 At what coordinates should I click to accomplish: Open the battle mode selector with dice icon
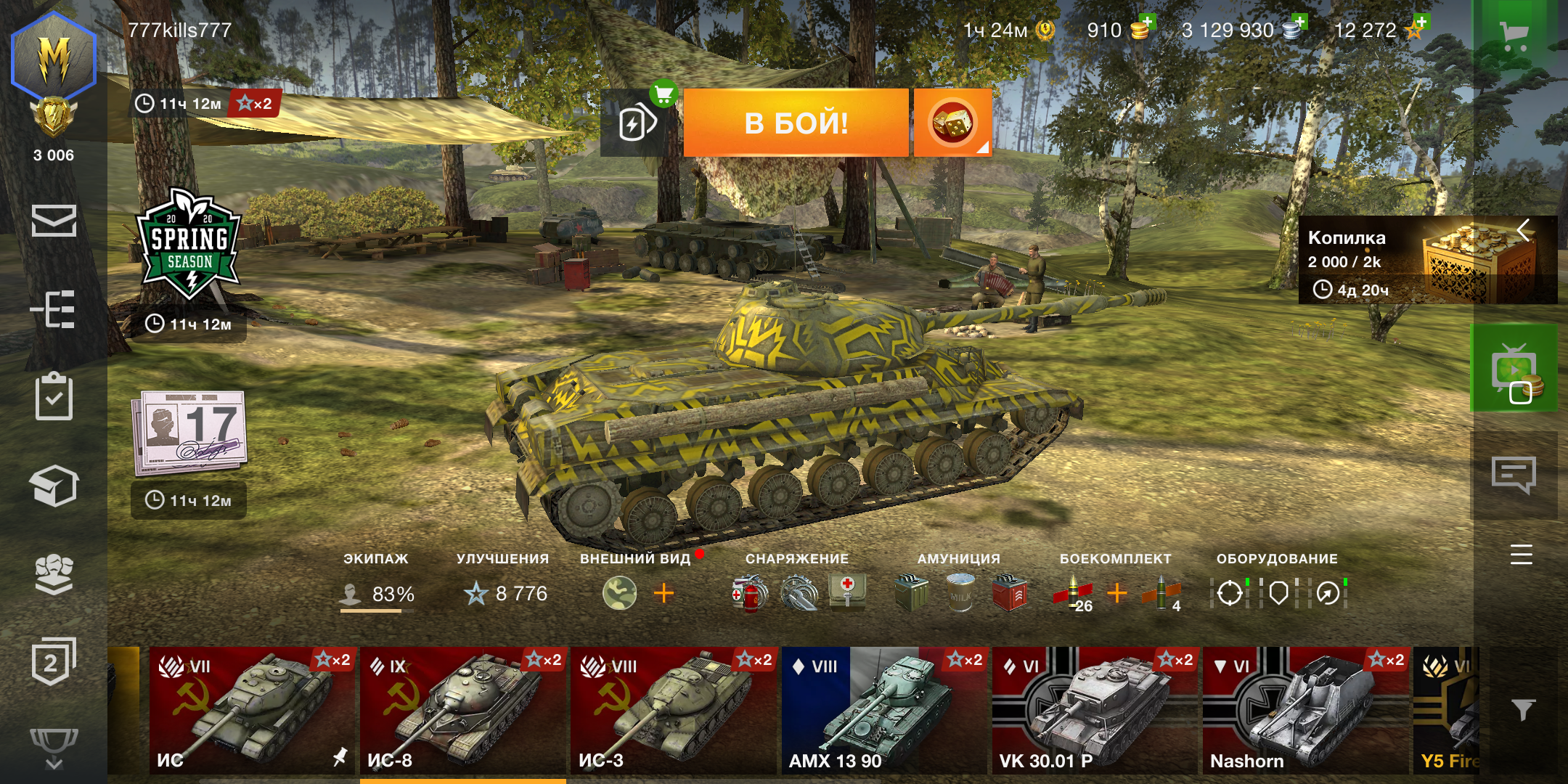pyautogui.click(x=952, y=123)
